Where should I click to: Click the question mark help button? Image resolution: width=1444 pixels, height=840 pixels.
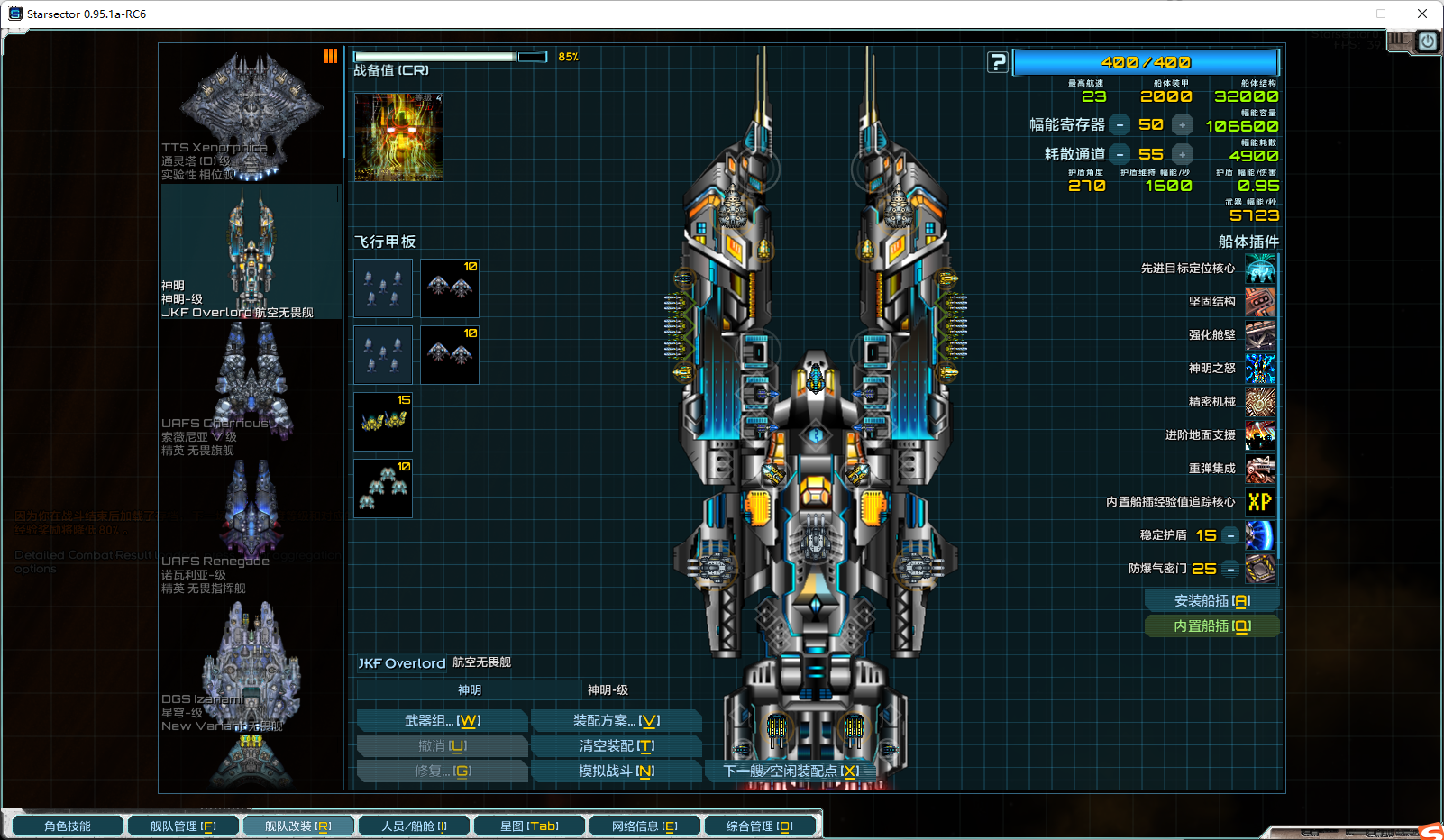pos(997,62)
